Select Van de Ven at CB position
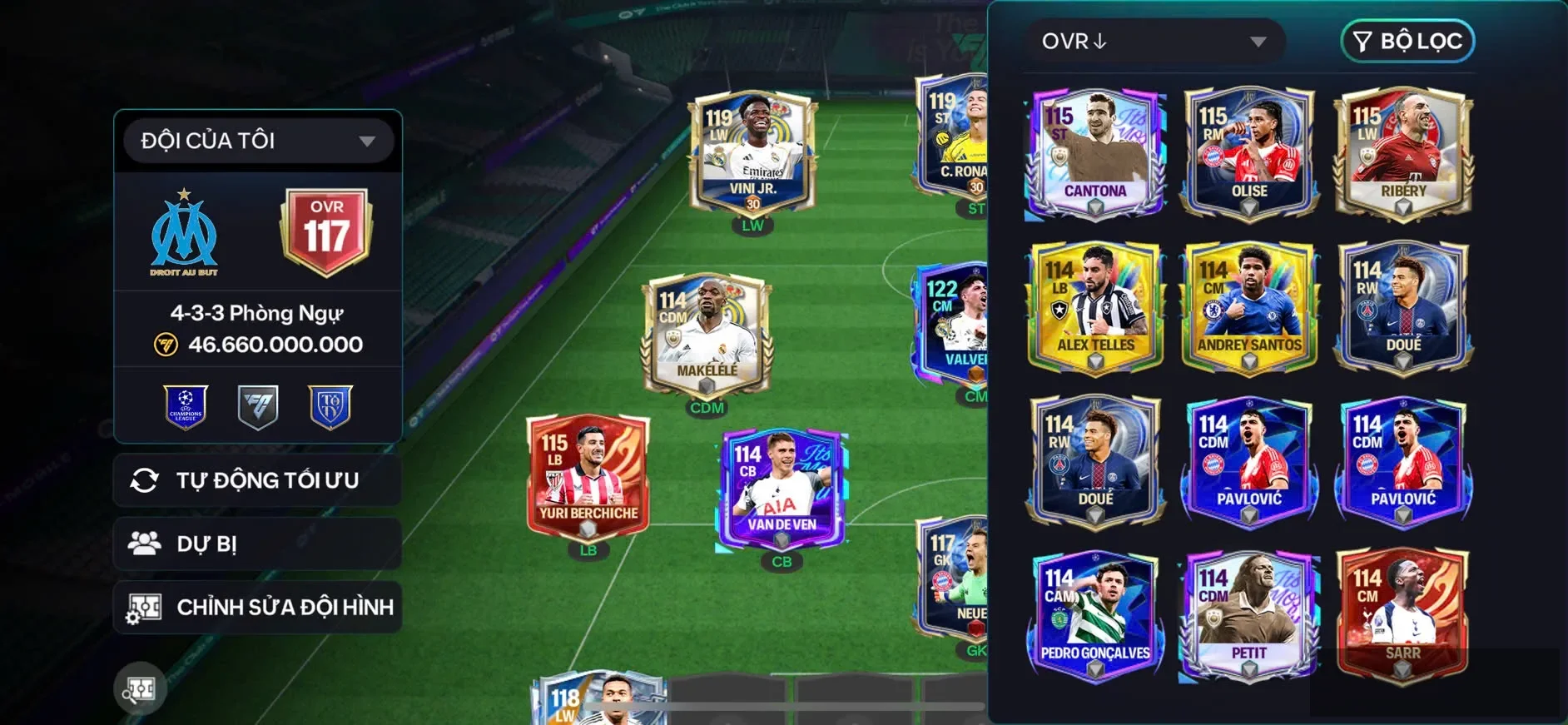This screenshot has width=1568, height=725. coord(782,491)
